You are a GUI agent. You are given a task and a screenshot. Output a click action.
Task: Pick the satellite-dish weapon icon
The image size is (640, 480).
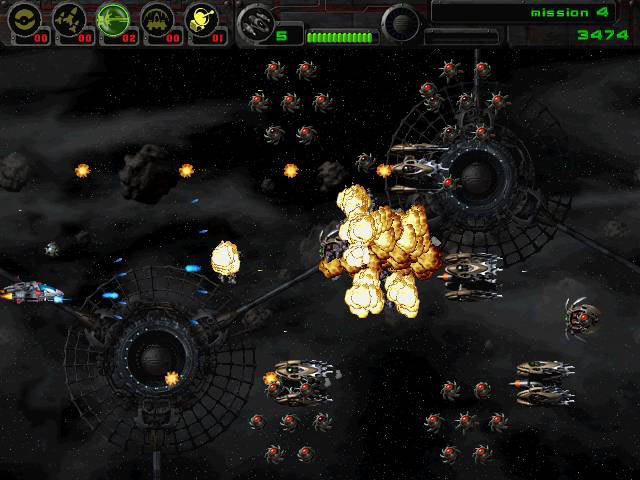(201, 17)
